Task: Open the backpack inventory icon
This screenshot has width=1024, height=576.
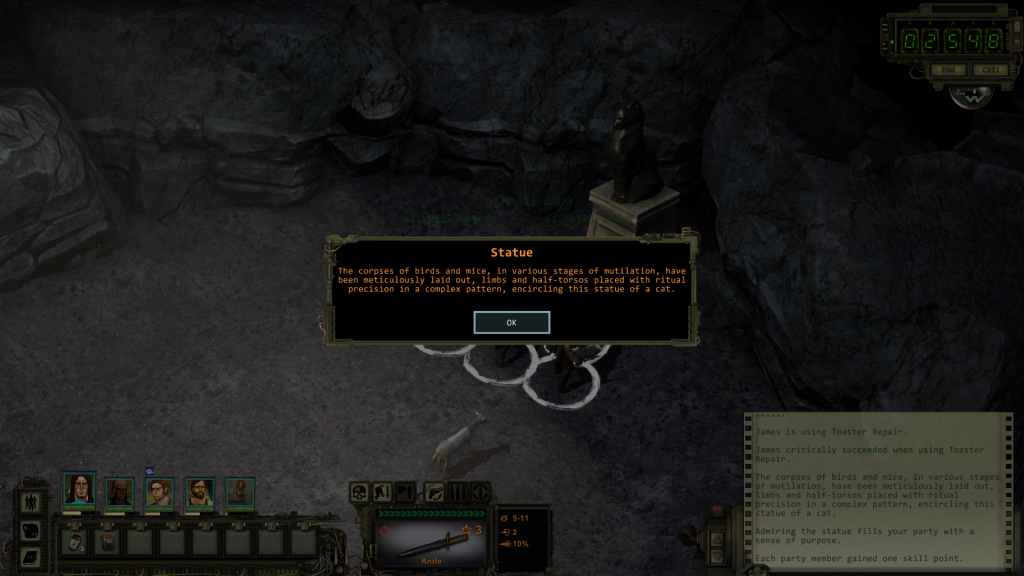Action: point(30,530)
